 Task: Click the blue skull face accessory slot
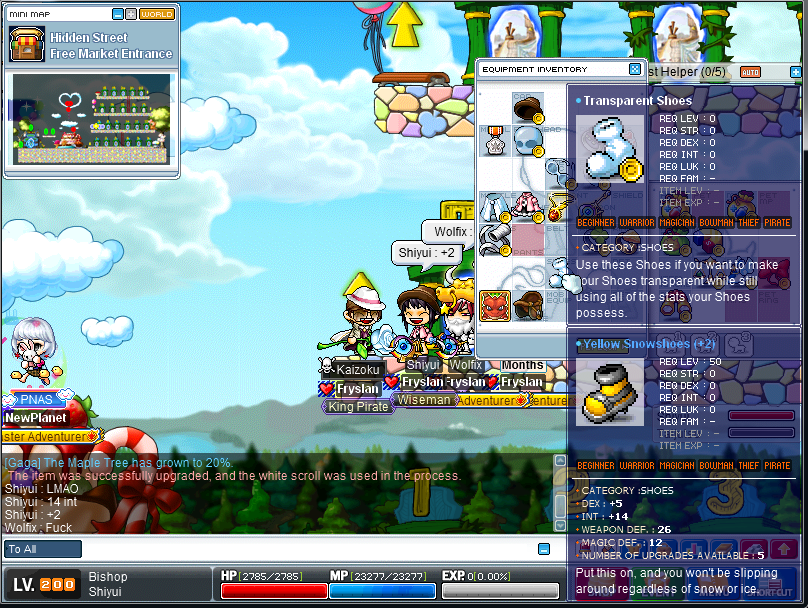527,140
